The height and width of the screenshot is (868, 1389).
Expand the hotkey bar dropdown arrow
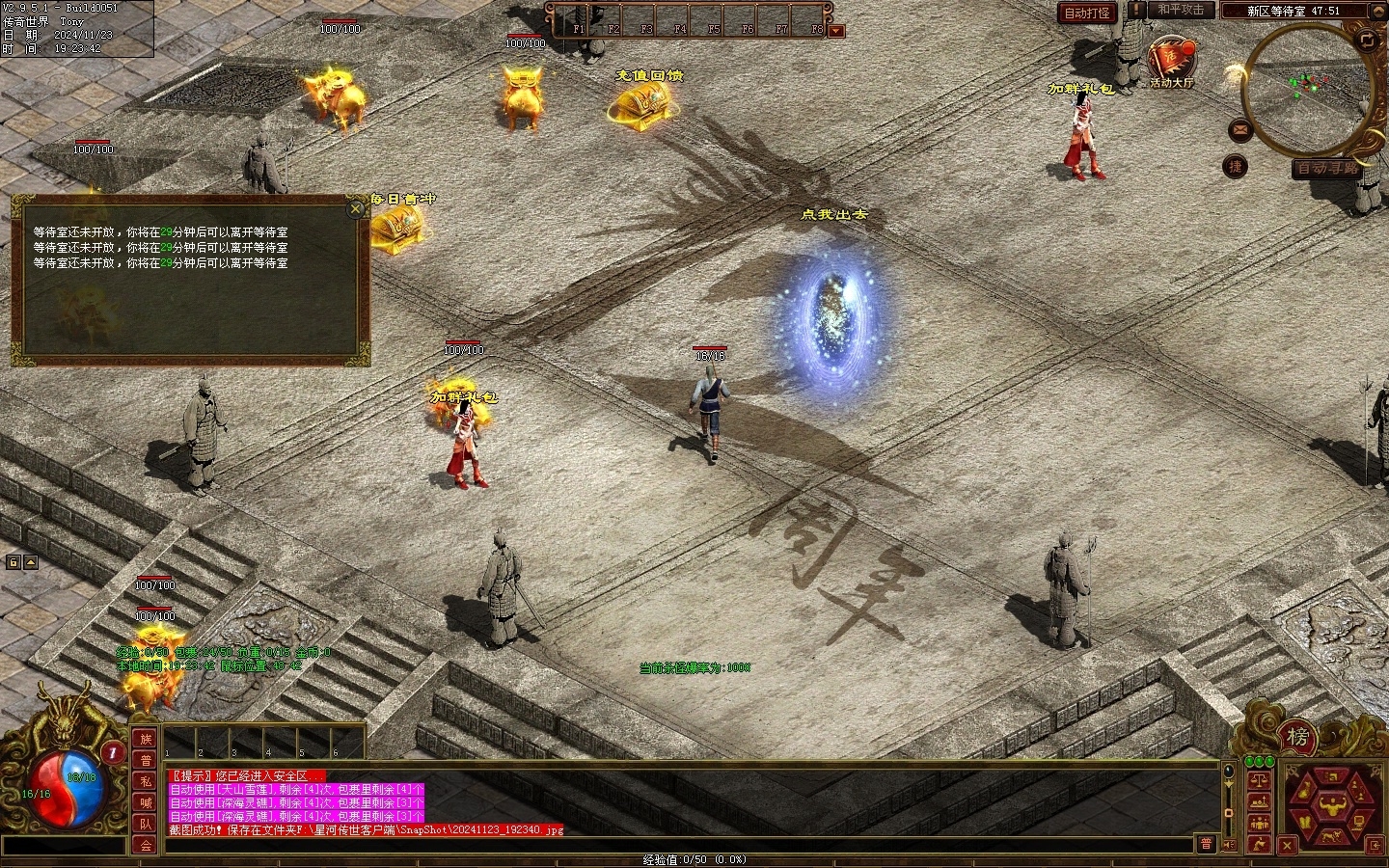[x=835, y=31]
